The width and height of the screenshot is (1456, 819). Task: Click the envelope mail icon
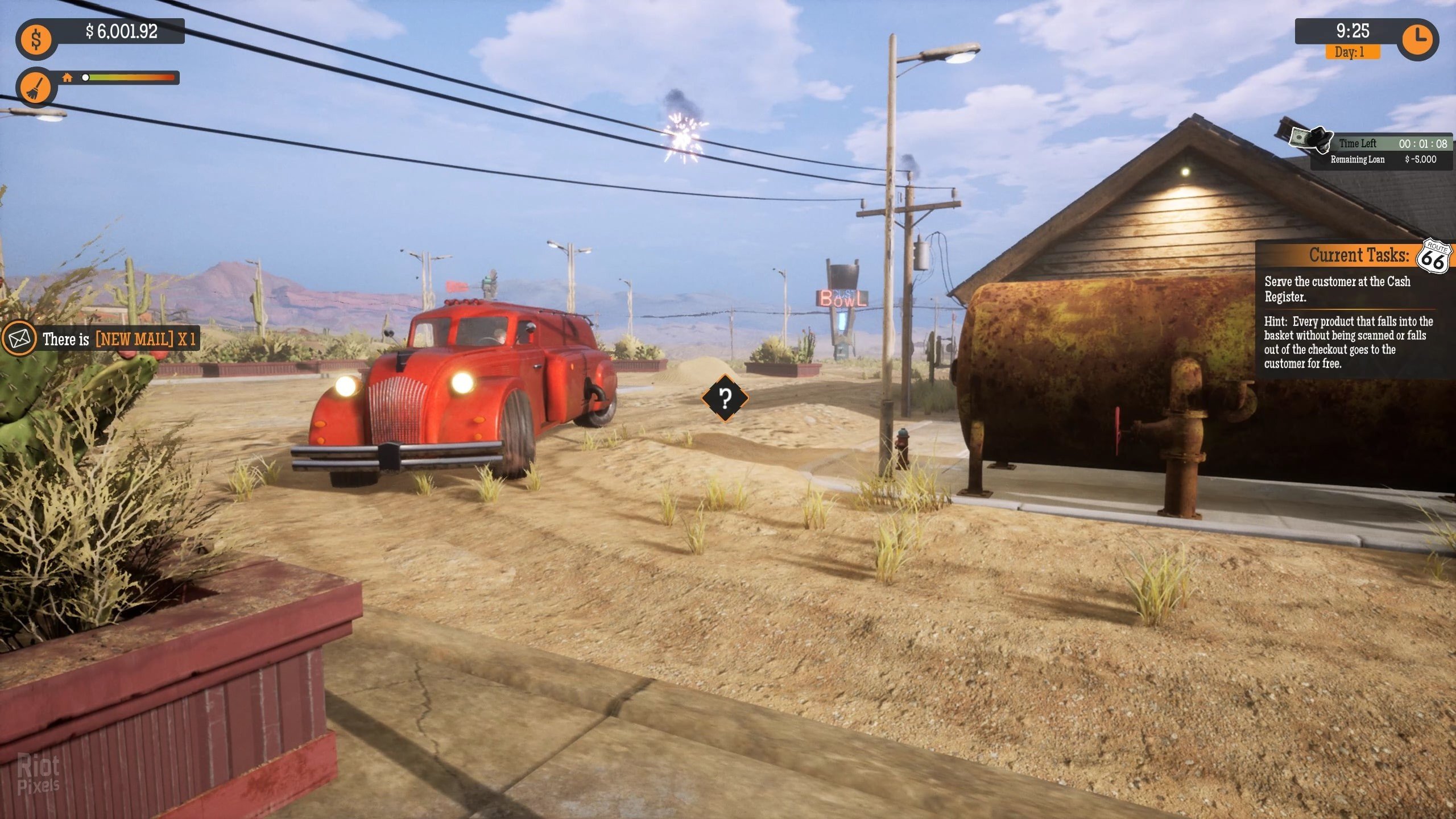click(19, 340)
